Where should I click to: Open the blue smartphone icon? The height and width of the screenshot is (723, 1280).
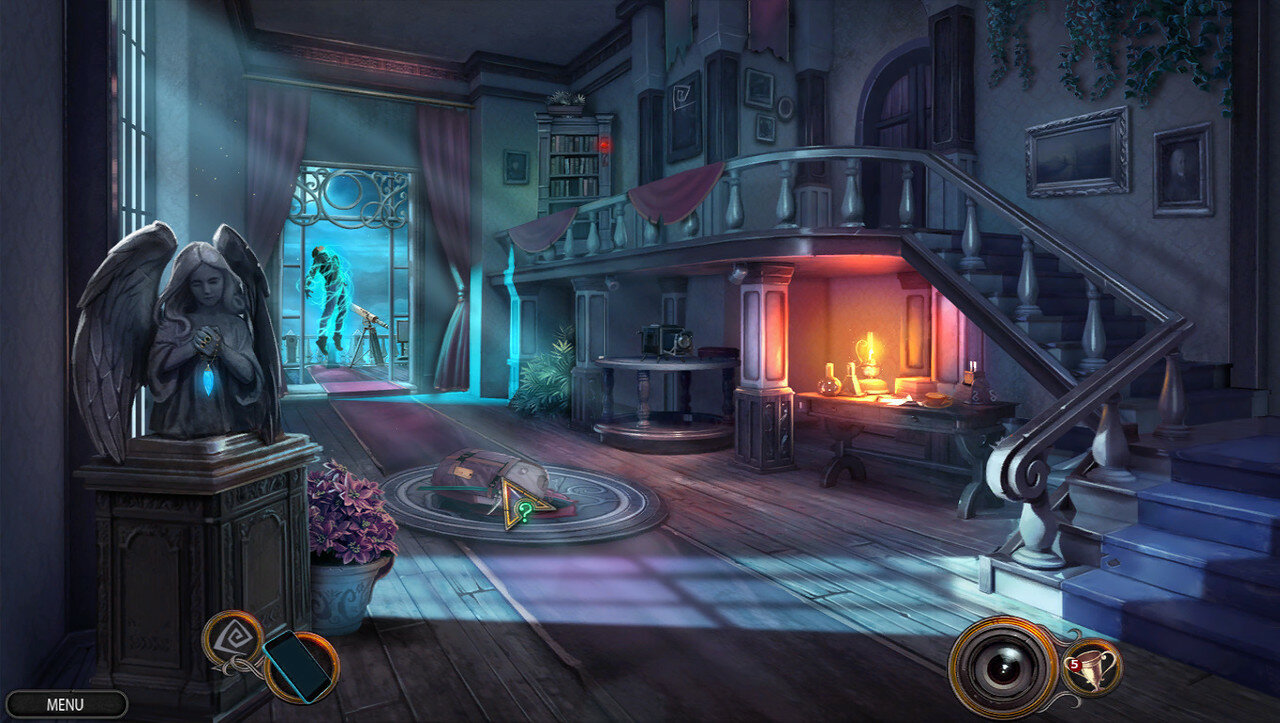(x=296, y=664)
